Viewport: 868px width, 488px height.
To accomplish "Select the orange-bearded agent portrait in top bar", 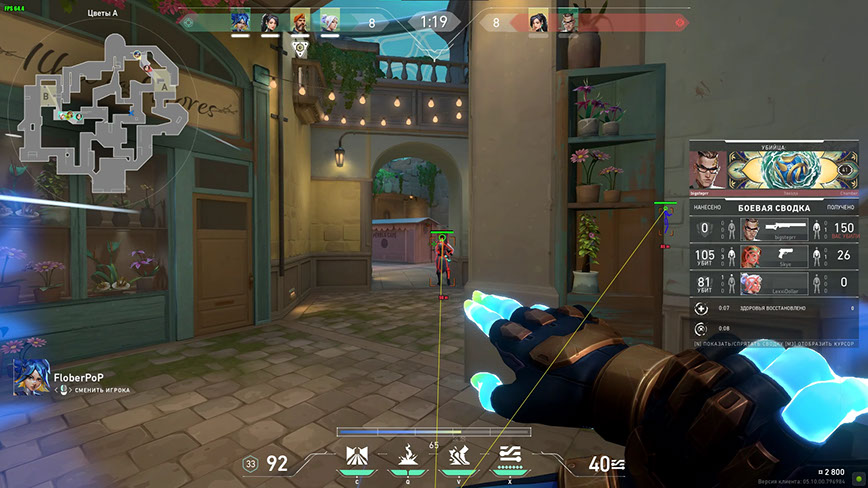I will 300,22.
